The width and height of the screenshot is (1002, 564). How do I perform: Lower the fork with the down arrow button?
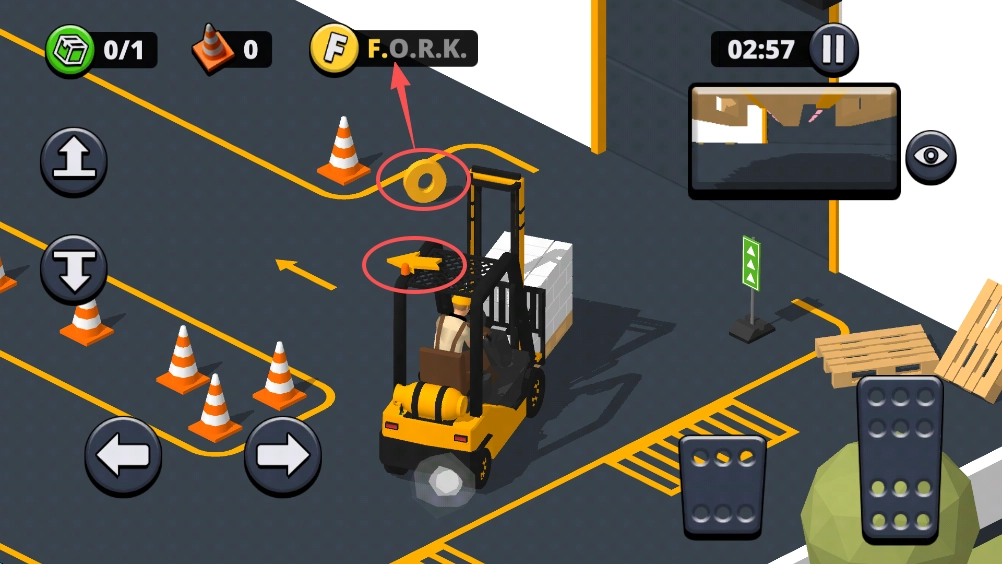tap(74, 269)
